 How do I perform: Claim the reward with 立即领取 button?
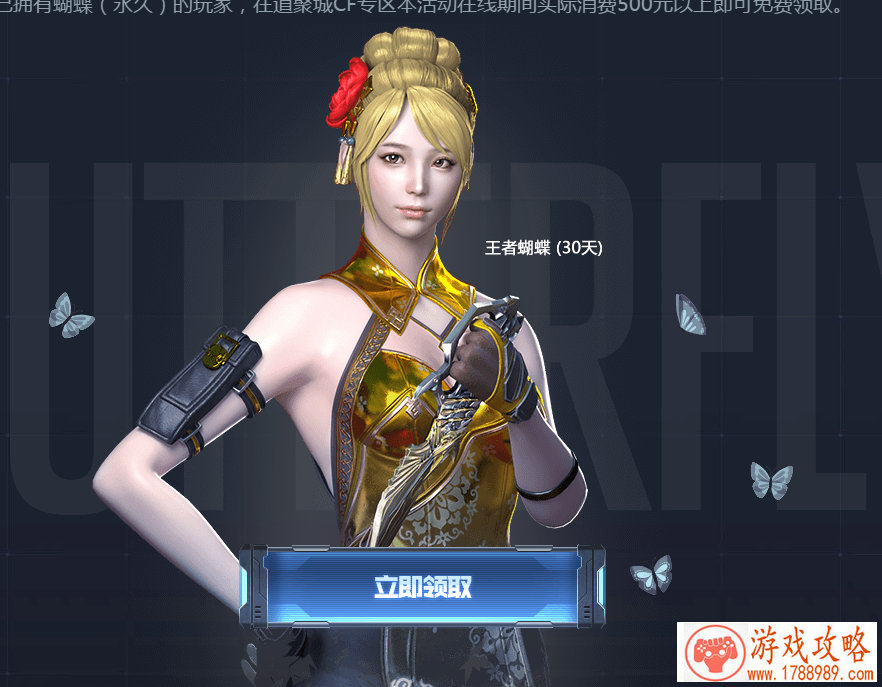point(422,586)
